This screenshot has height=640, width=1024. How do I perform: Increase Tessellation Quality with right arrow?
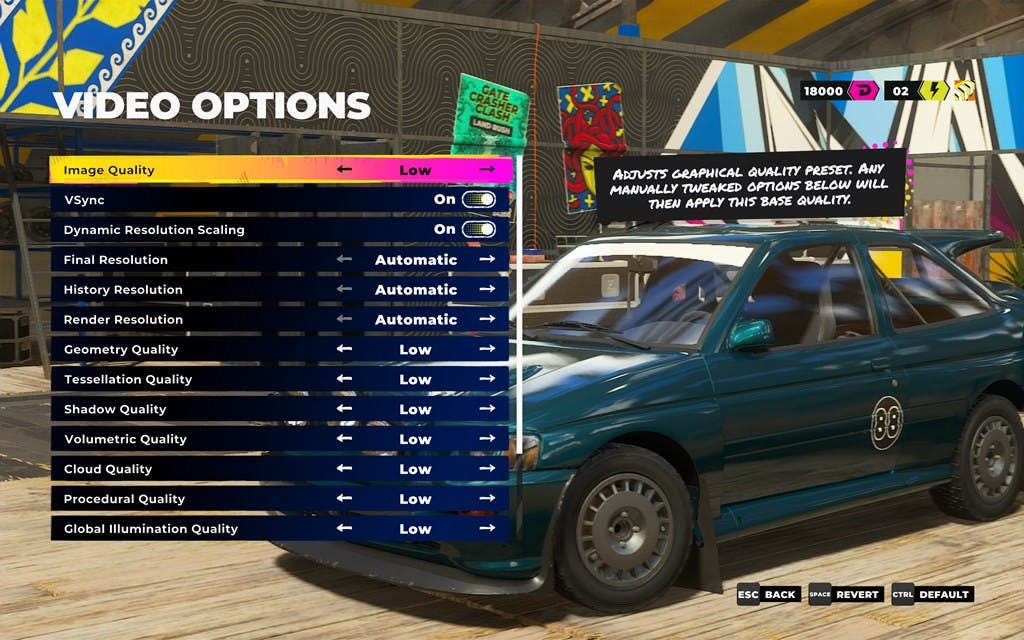[487, 379]
